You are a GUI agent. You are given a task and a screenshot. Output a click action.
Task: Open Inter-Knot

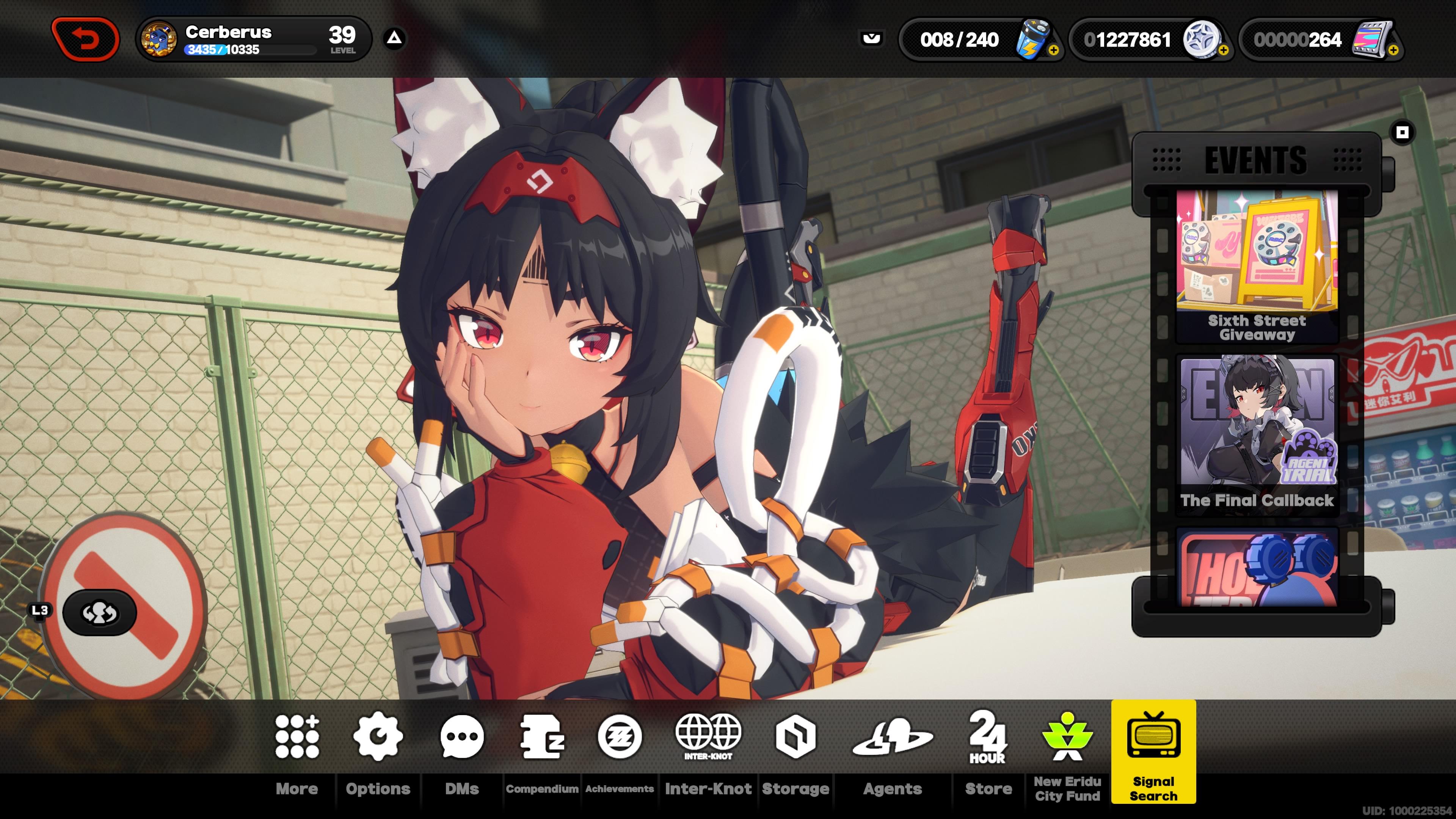(x=708, y=752)
